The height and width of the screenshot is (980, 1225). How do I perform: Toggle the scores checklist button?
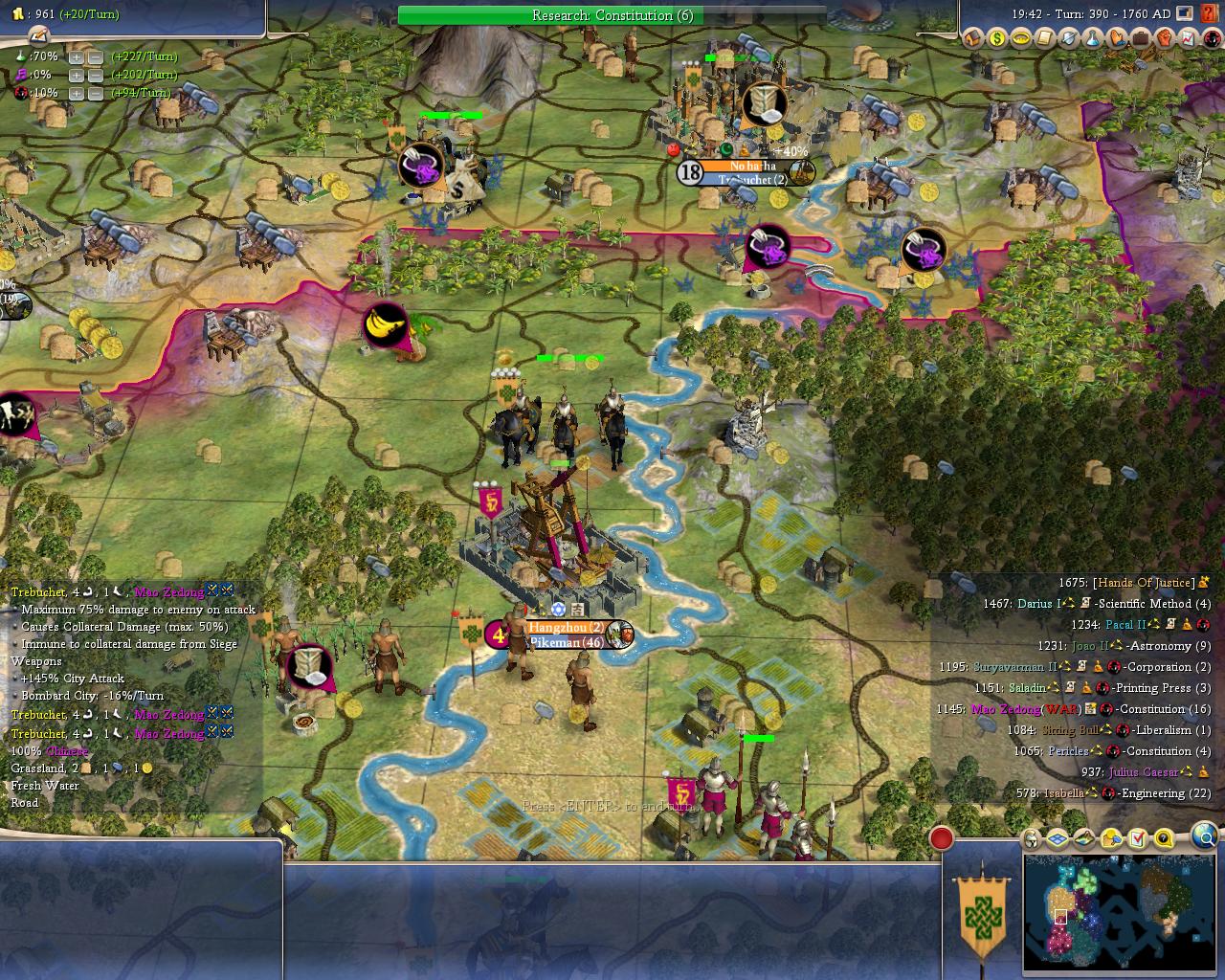(x=1138, y=839)
